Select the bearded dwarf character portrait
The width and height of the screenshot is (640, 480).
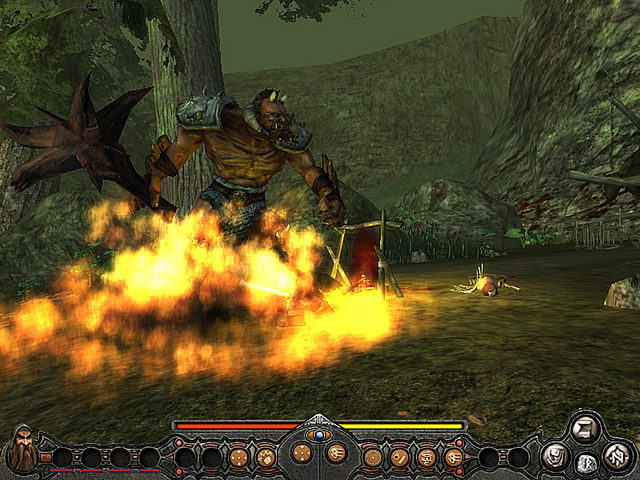point(22,449)
